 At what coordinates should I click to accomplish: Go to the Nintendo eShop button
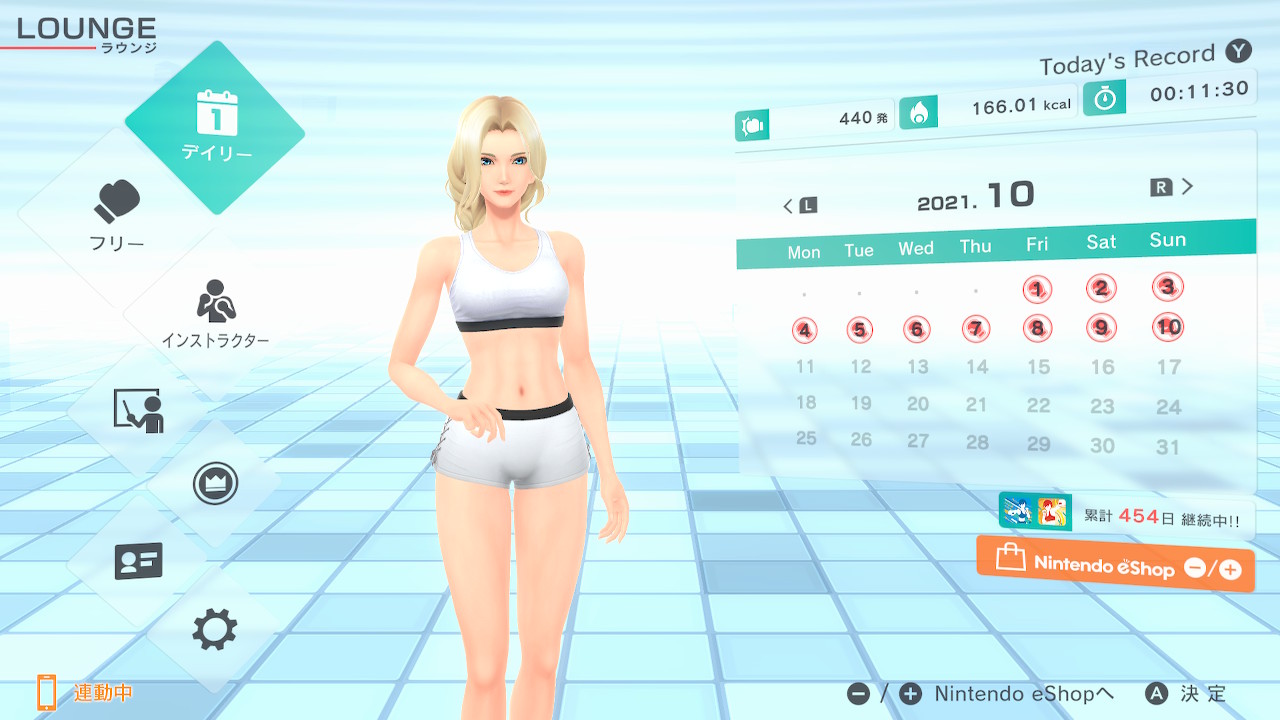tap(1115, 565)
